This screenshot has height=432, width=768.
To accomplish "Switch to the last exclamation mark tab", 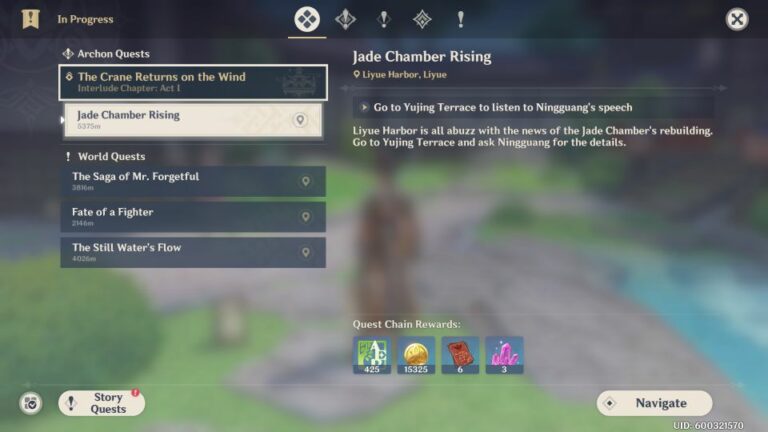I will (460, 19).
